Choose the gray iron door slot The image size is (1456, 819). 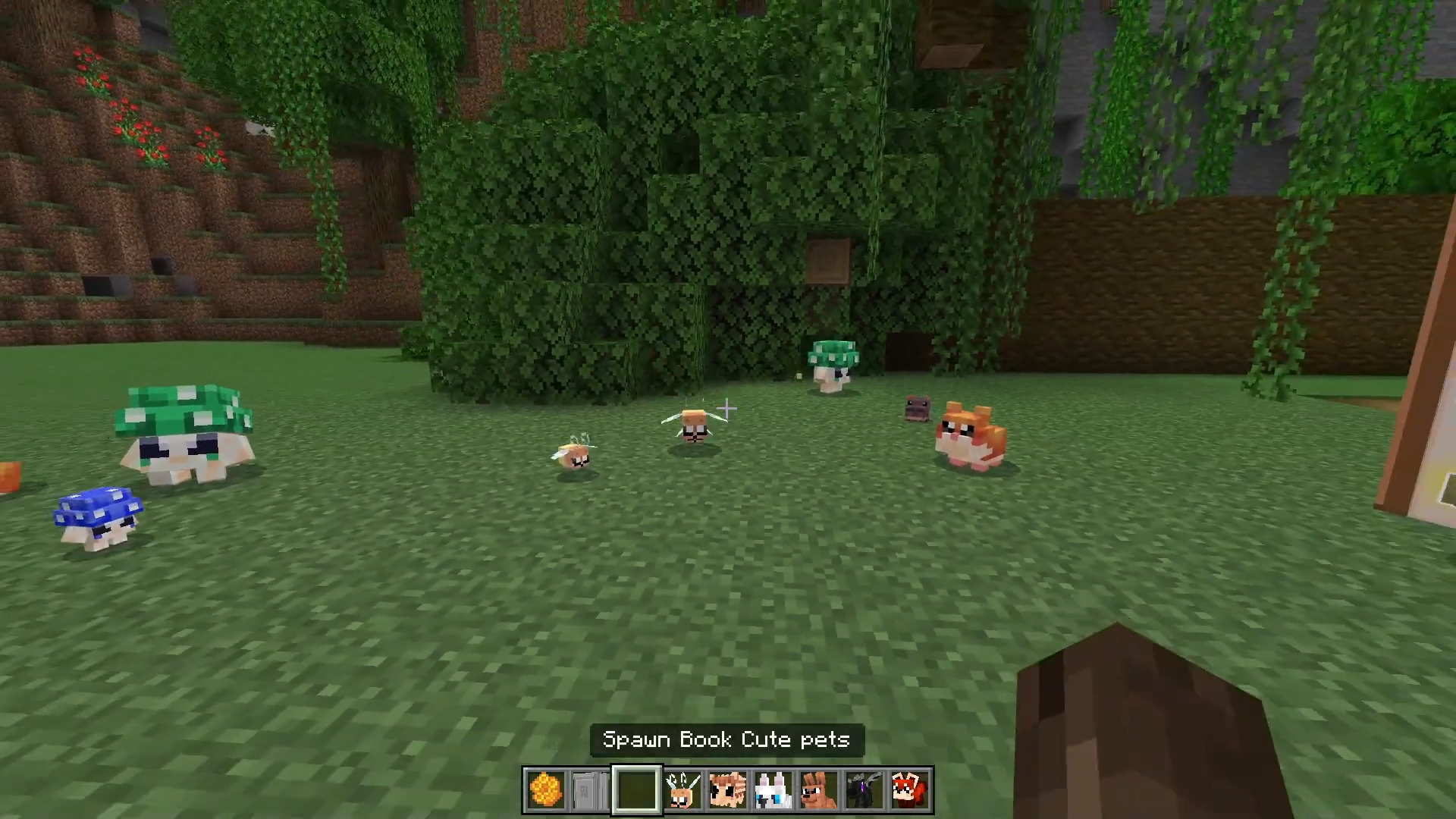point(591,789)
